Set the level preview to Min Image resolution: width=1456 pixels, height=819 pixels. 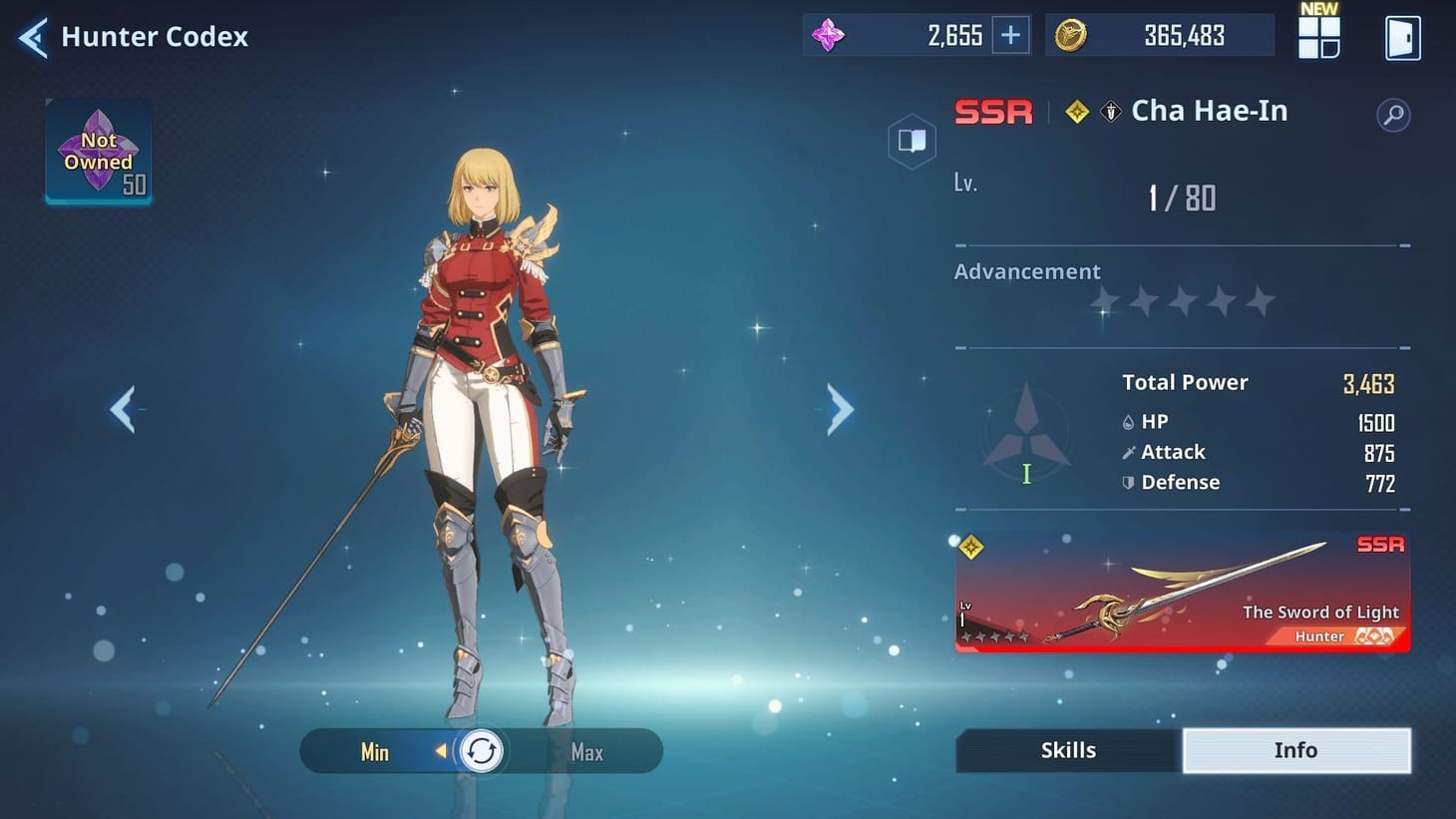point(374,752)
